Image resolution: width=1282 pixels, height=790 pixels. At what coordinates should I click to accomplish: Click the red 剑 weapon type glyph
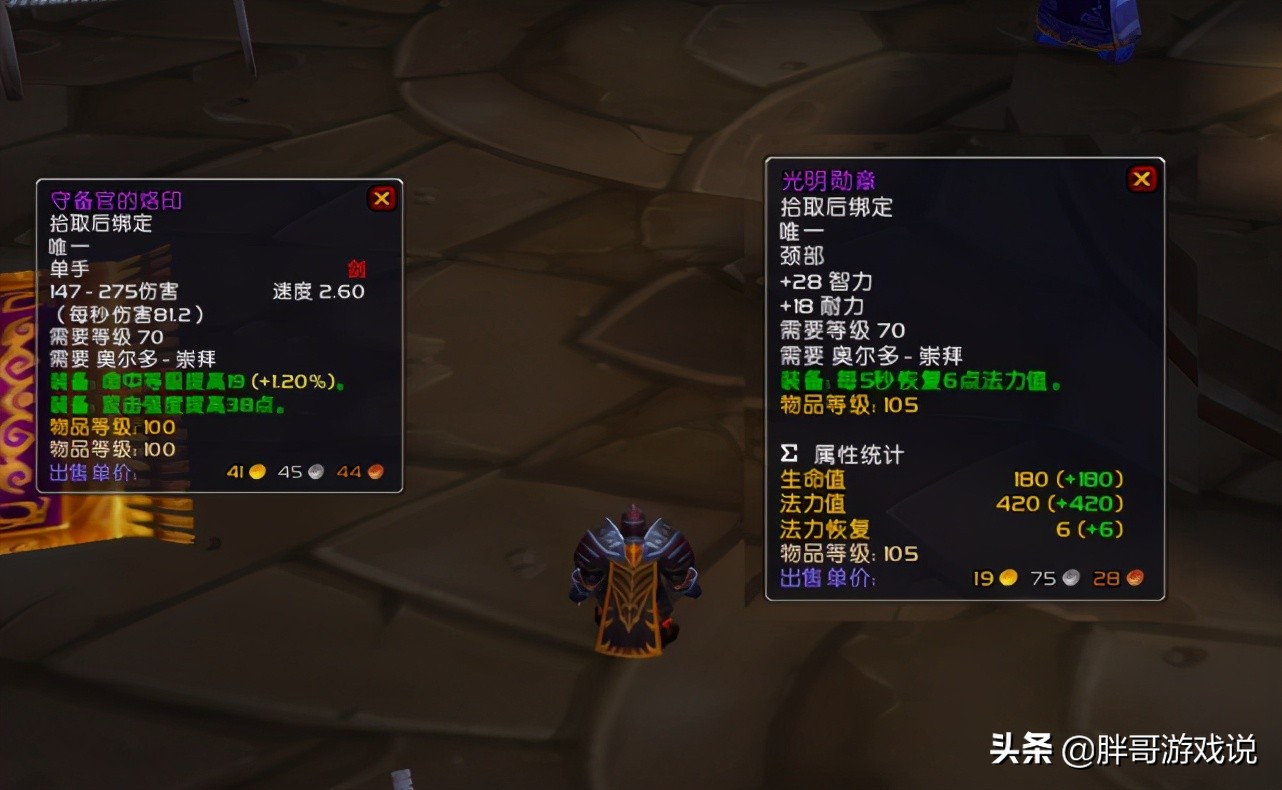[358, 268]
